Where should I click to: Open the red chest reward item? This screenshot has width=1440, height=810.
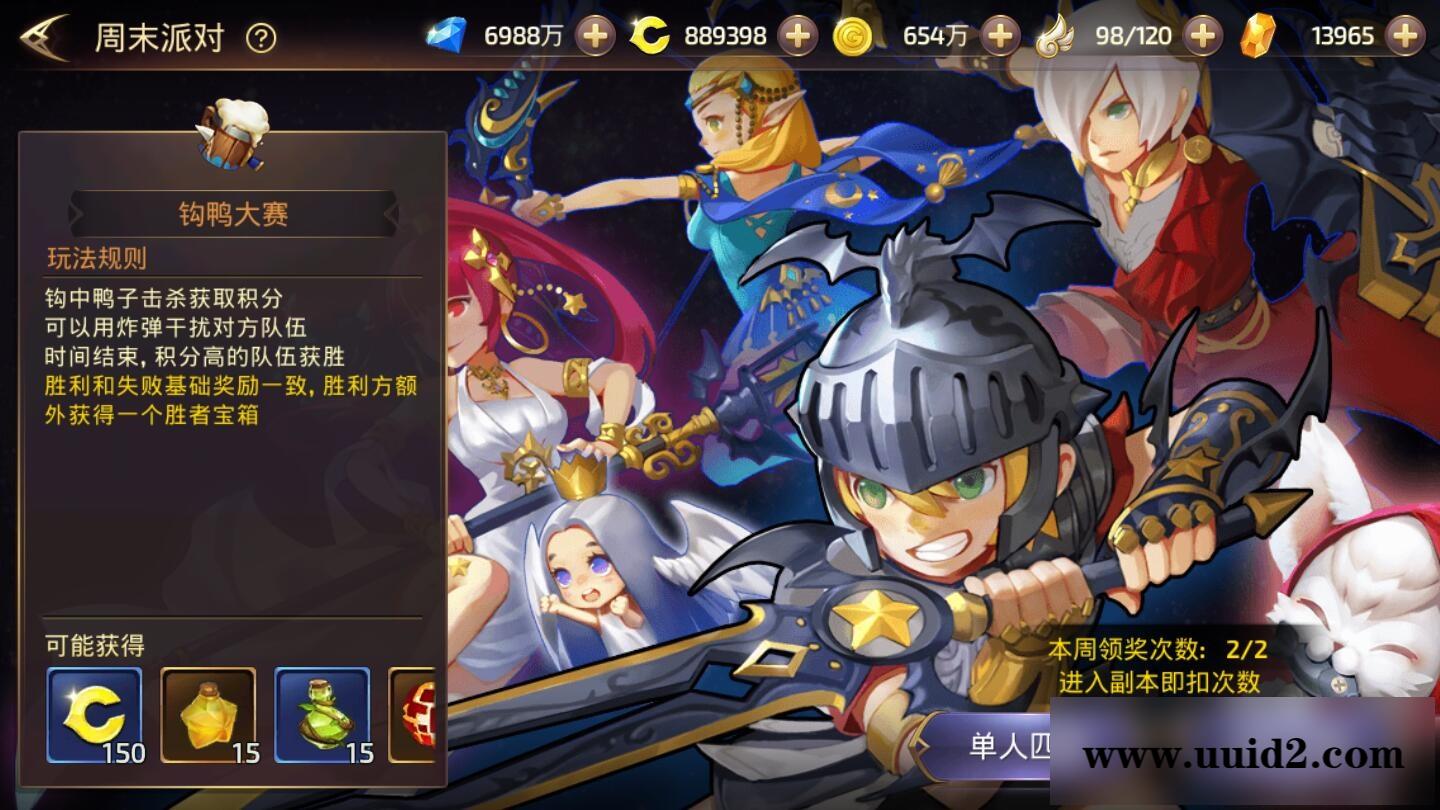coord(420,712)
